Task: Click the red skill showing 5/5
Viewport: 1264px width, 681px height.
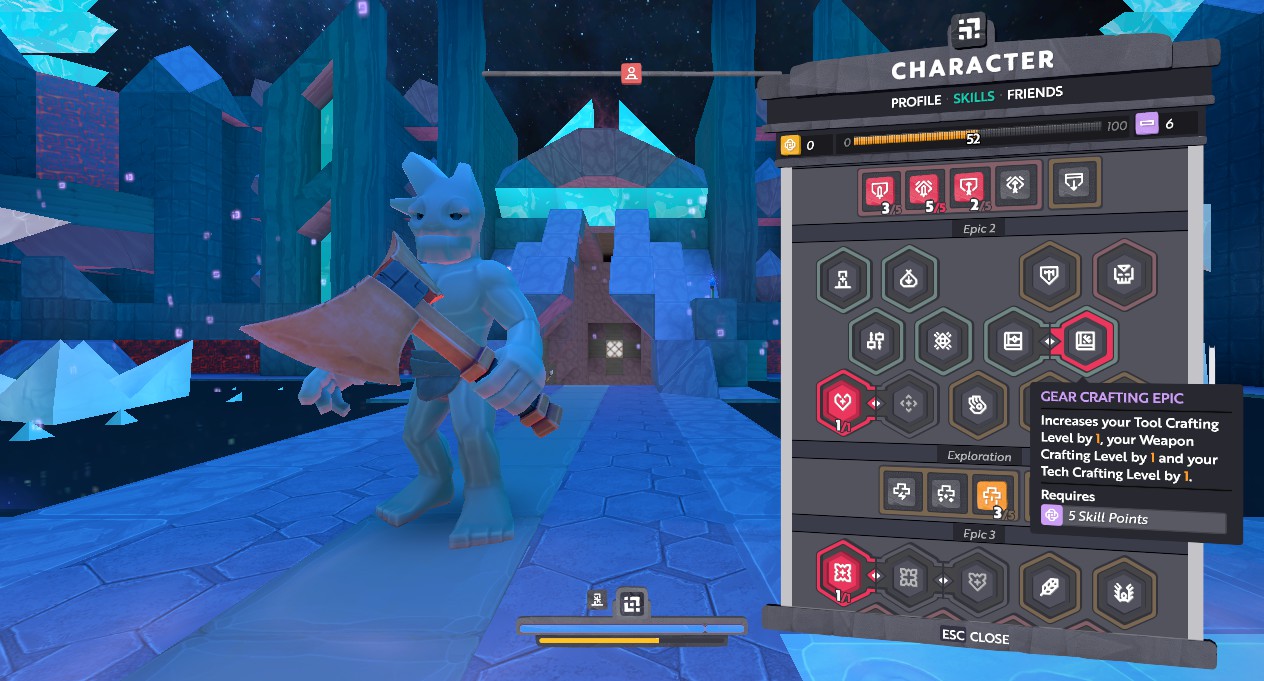Action: click(924, 187)
